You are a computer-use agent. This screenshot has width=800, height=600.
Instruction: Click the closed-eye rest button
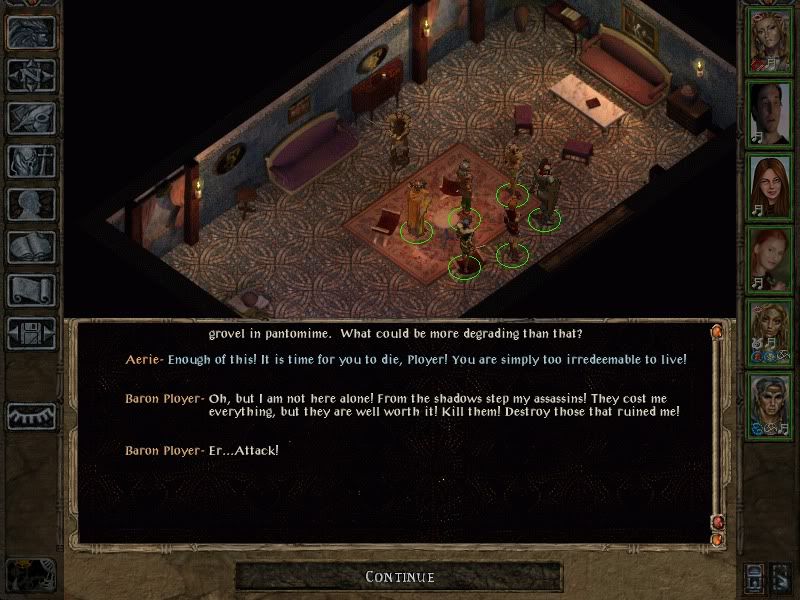(30, 416)
